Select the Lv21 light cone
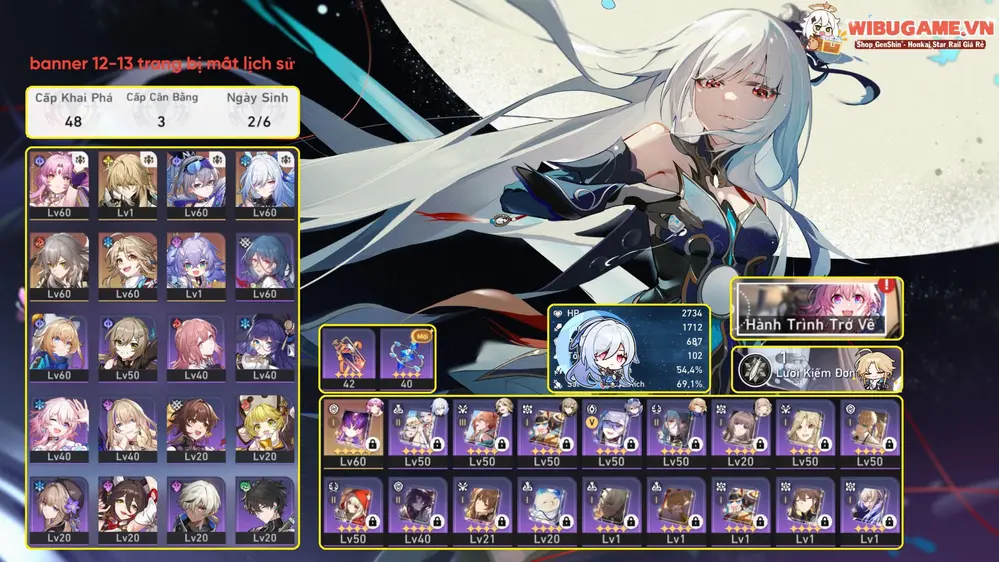Screen dimensions: 999x562 [x=481, y=509]
